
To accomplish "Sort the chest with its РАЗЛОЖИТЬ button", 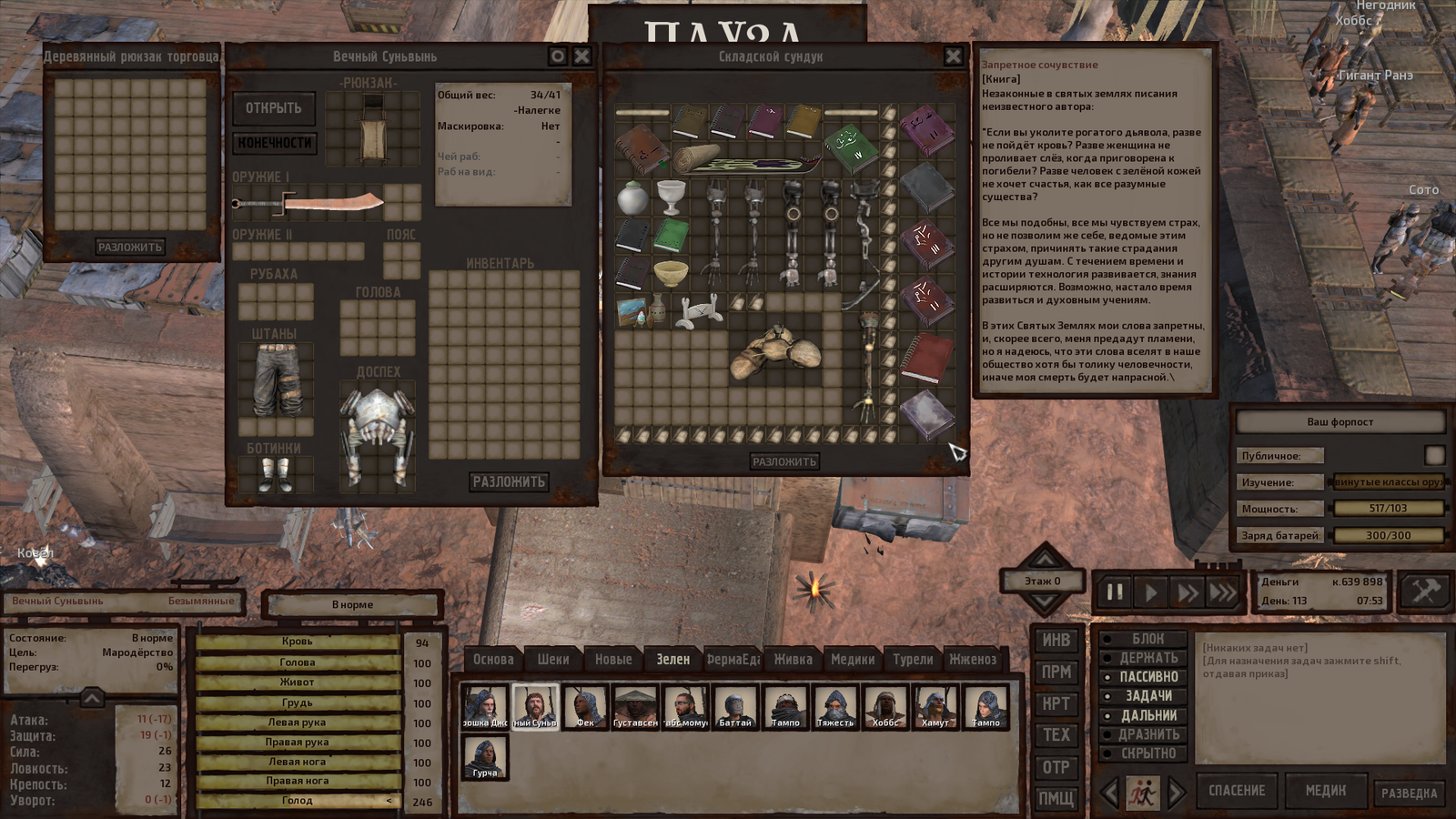I will click(784, 462).
